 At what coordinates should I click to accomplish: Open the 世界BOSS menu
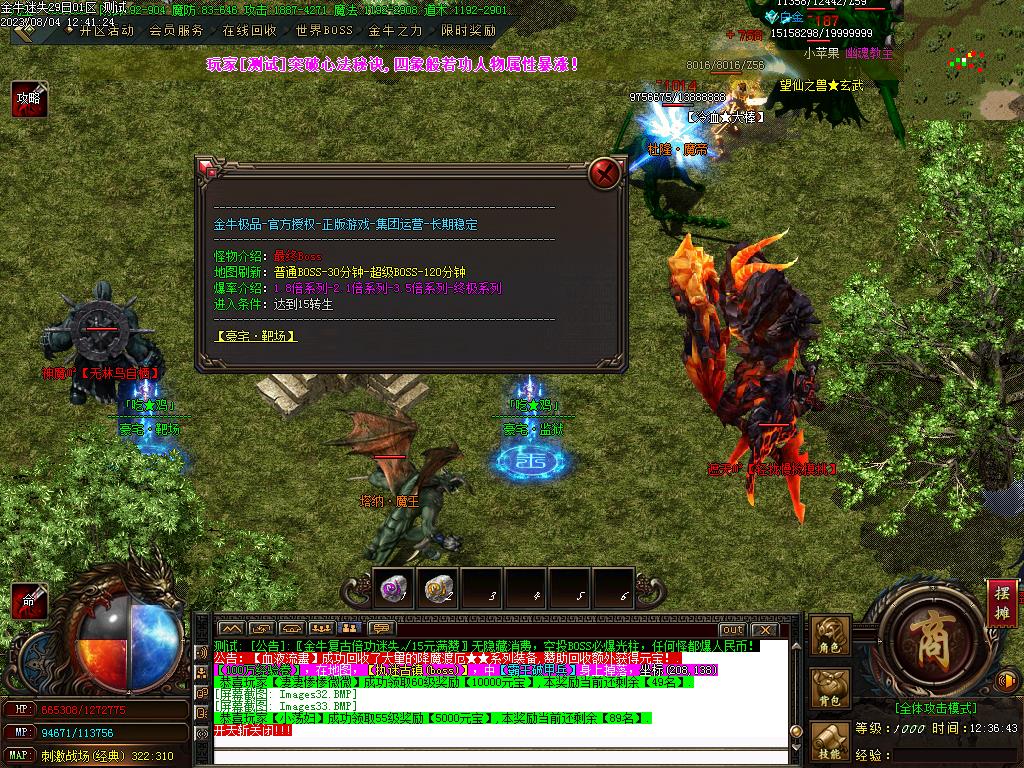point(324,31)
